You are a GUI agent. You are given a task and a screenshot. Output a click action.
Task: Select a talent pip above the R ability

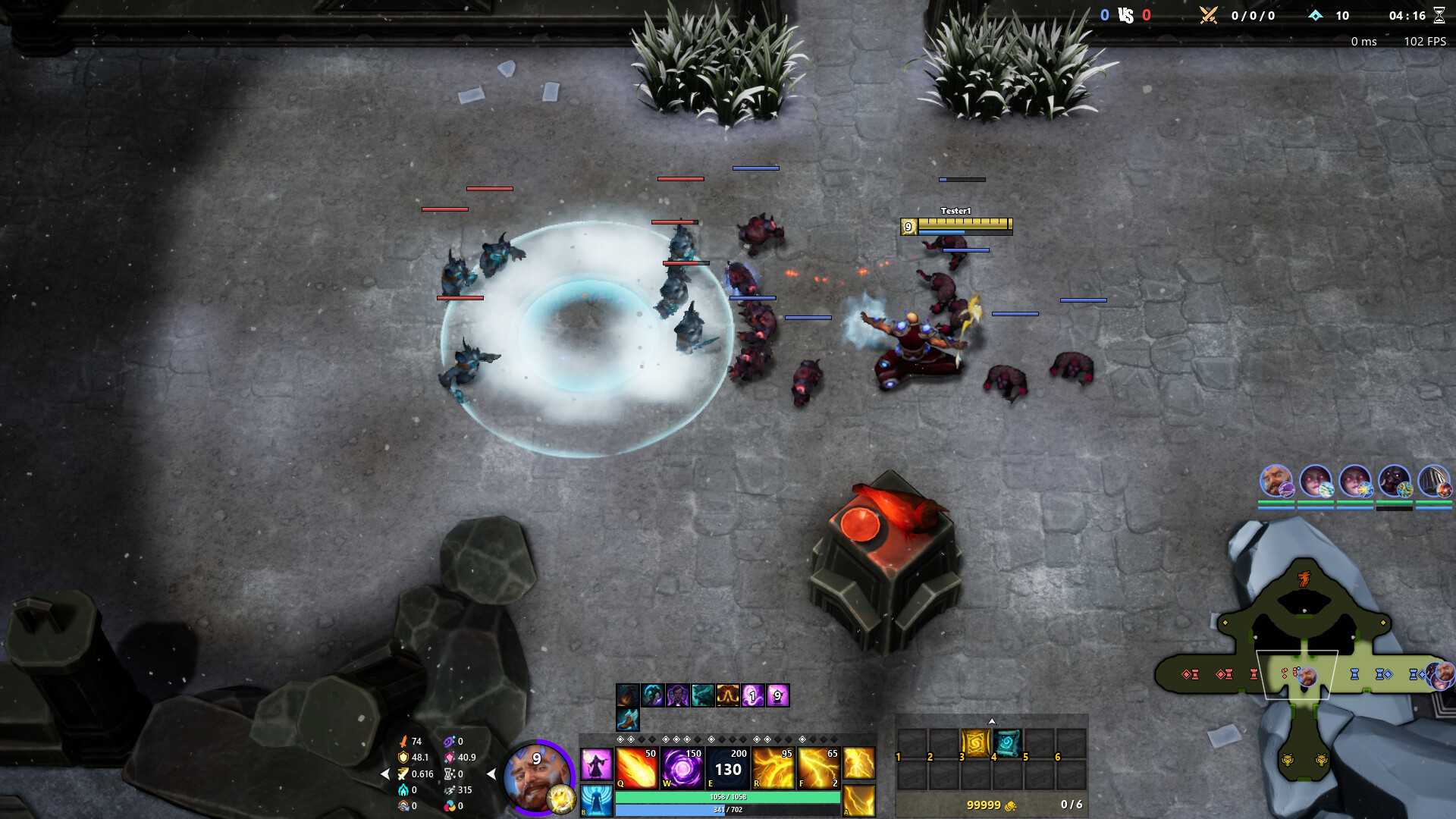click(x=757, y=739)
